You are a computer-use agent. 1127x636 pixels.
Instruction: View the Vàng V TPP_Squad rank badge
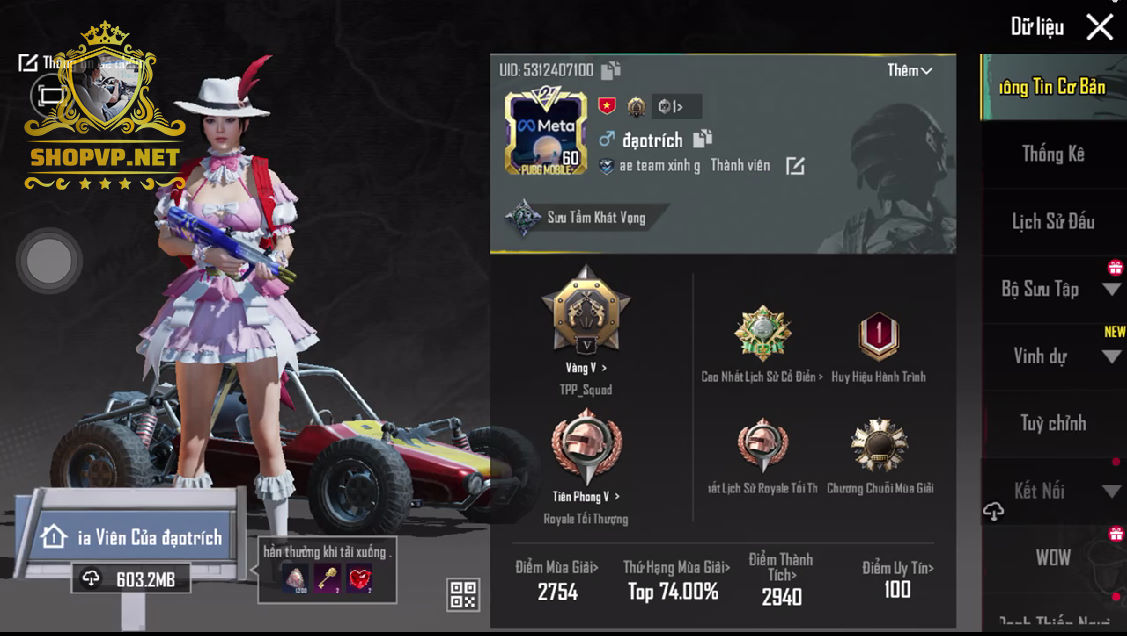pos(585,312)
